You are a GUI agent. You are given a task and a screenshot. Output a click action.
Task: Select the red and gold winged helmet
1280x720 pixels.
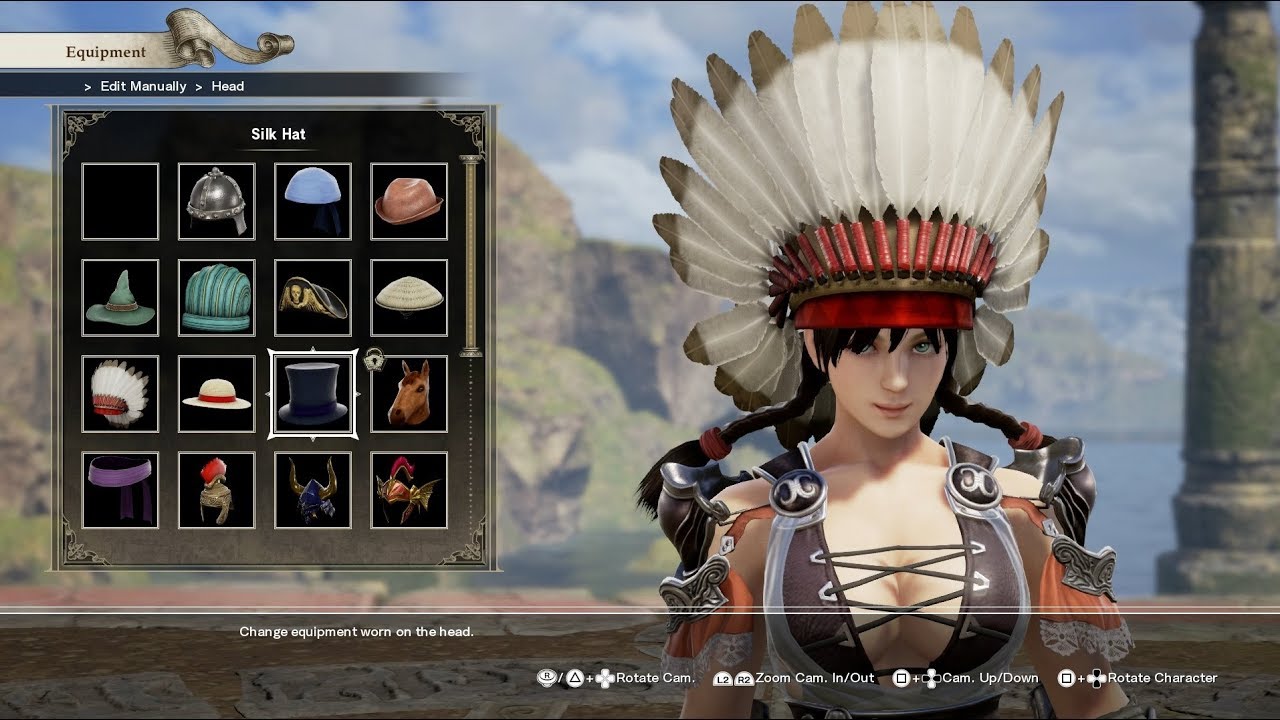409,490
